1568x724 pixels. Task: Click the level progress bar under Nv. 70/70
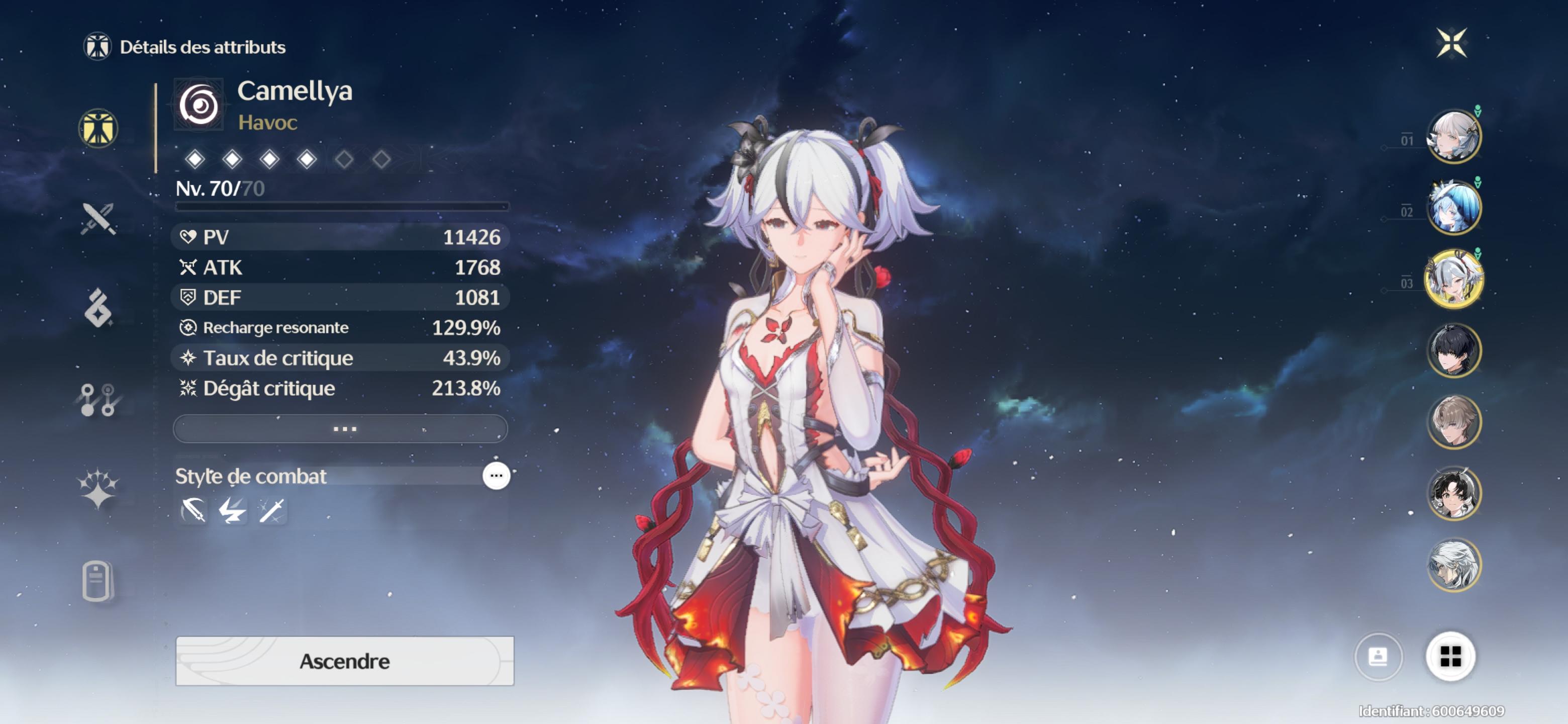click(x=341, y=207)
